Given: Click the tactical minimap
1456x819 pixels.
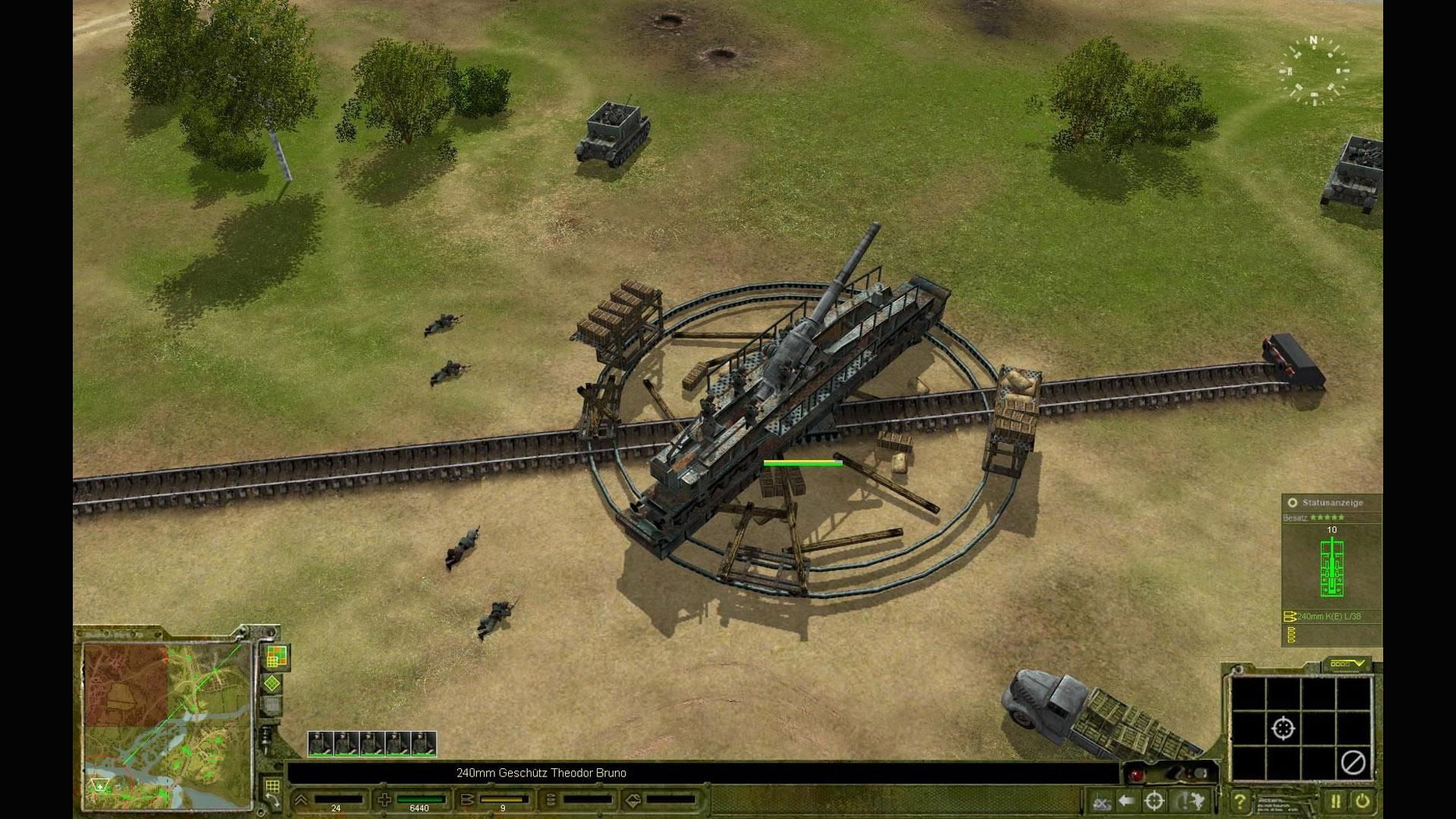Looking at the screenshot, I should point(168,724).
